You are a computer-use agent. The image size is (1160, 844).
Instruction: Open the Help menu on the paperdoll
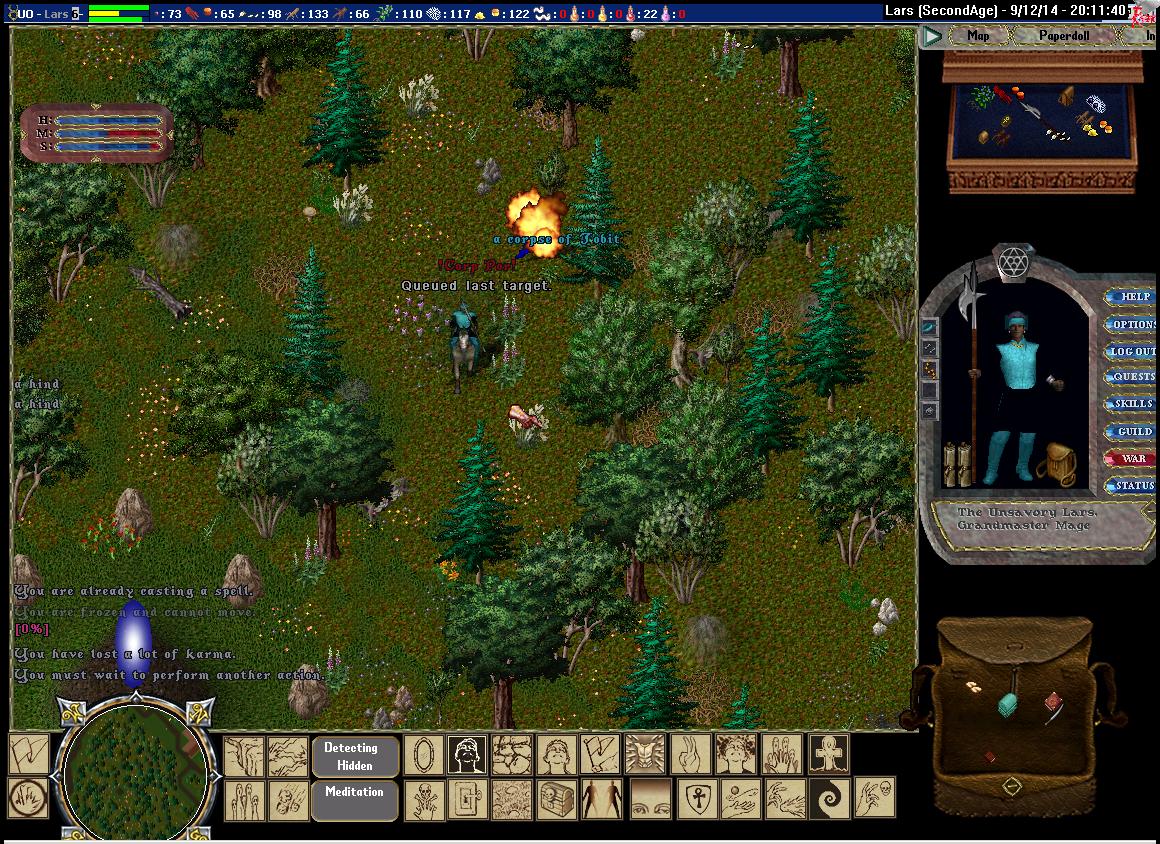[x=1134, y=297]
